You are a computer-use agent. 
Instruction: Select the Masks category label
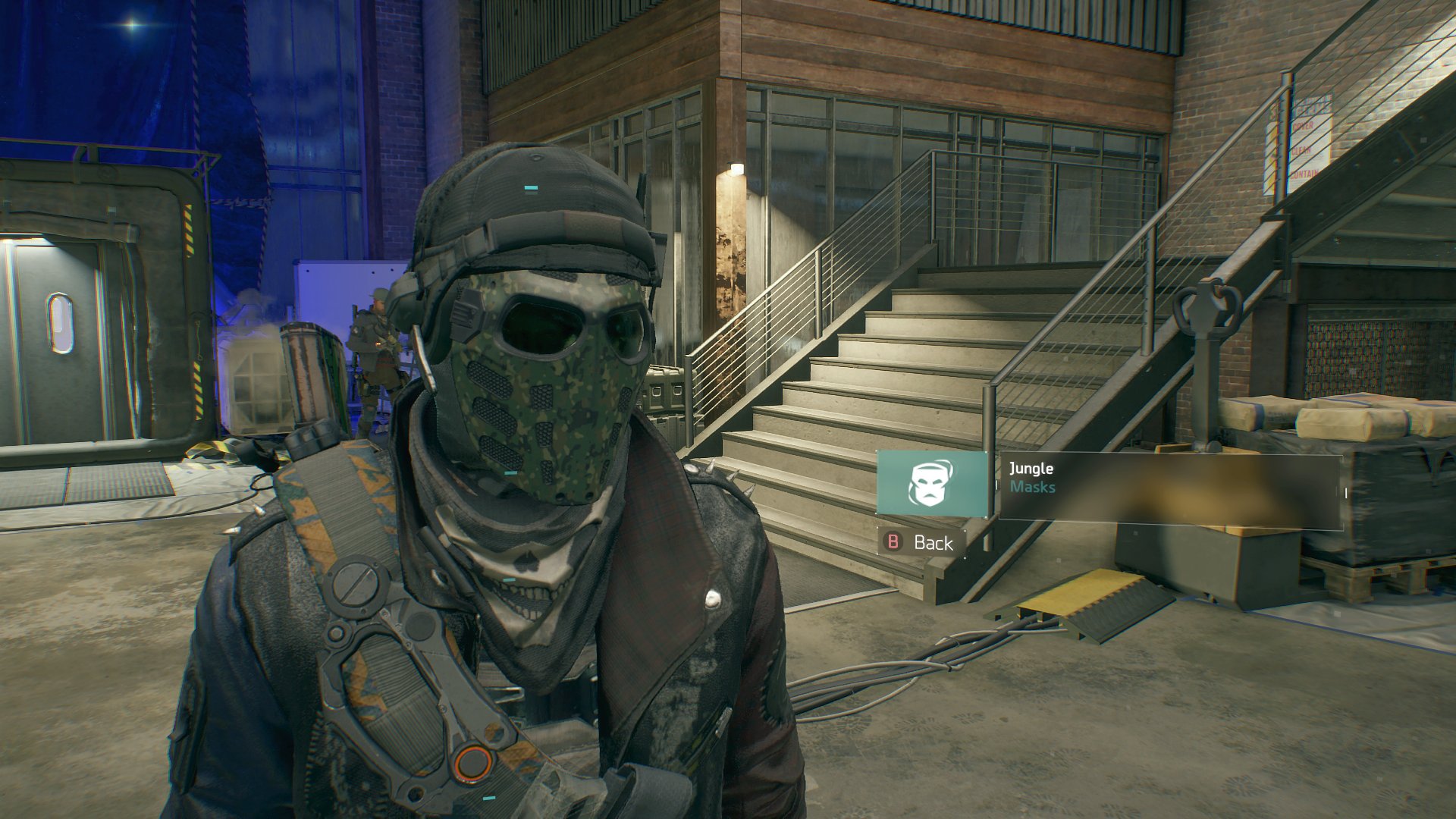pos(1034,486)
